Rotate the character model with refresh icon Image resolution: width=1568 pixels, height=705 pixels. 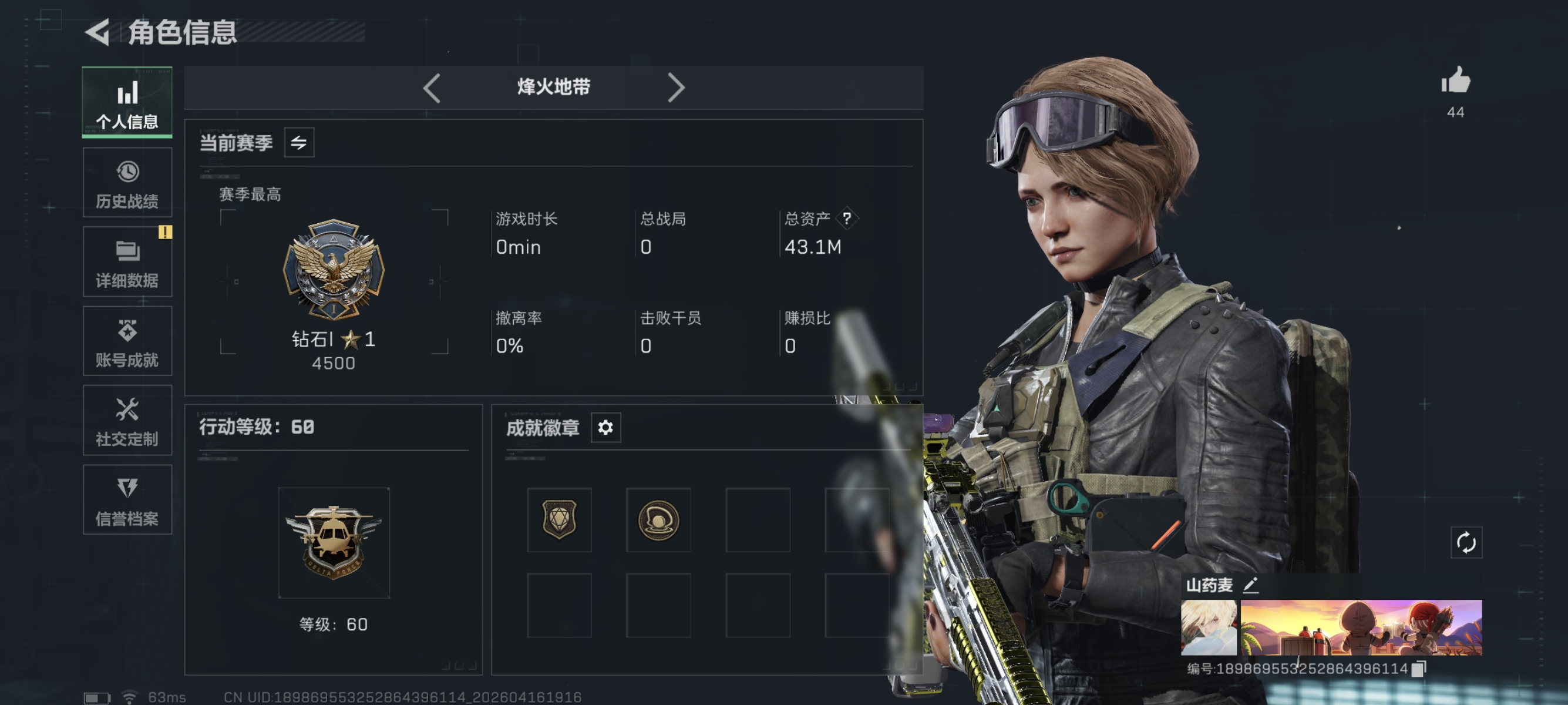coord(1466,542)
